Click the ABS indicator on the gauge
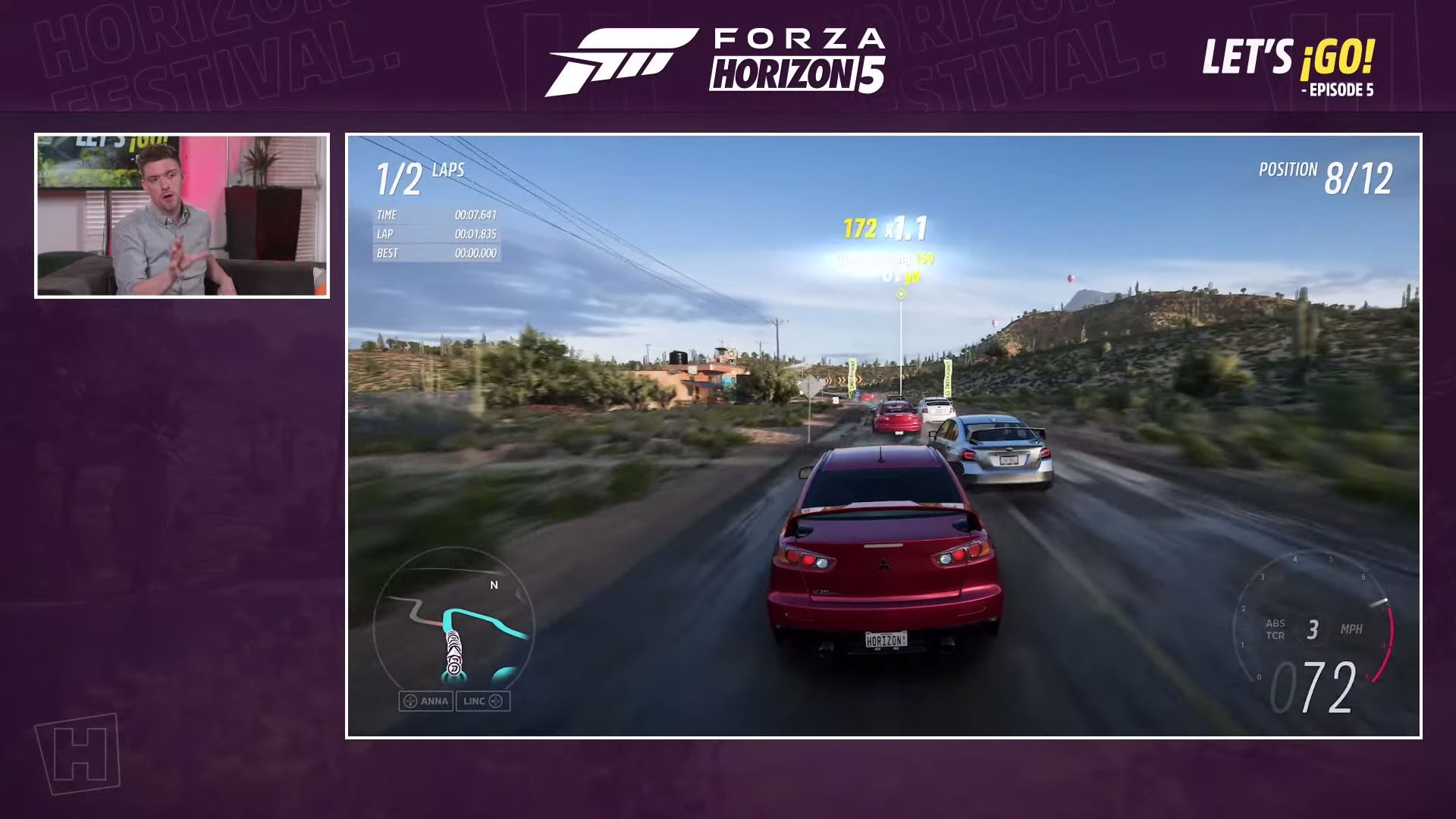 point(1276,622)
